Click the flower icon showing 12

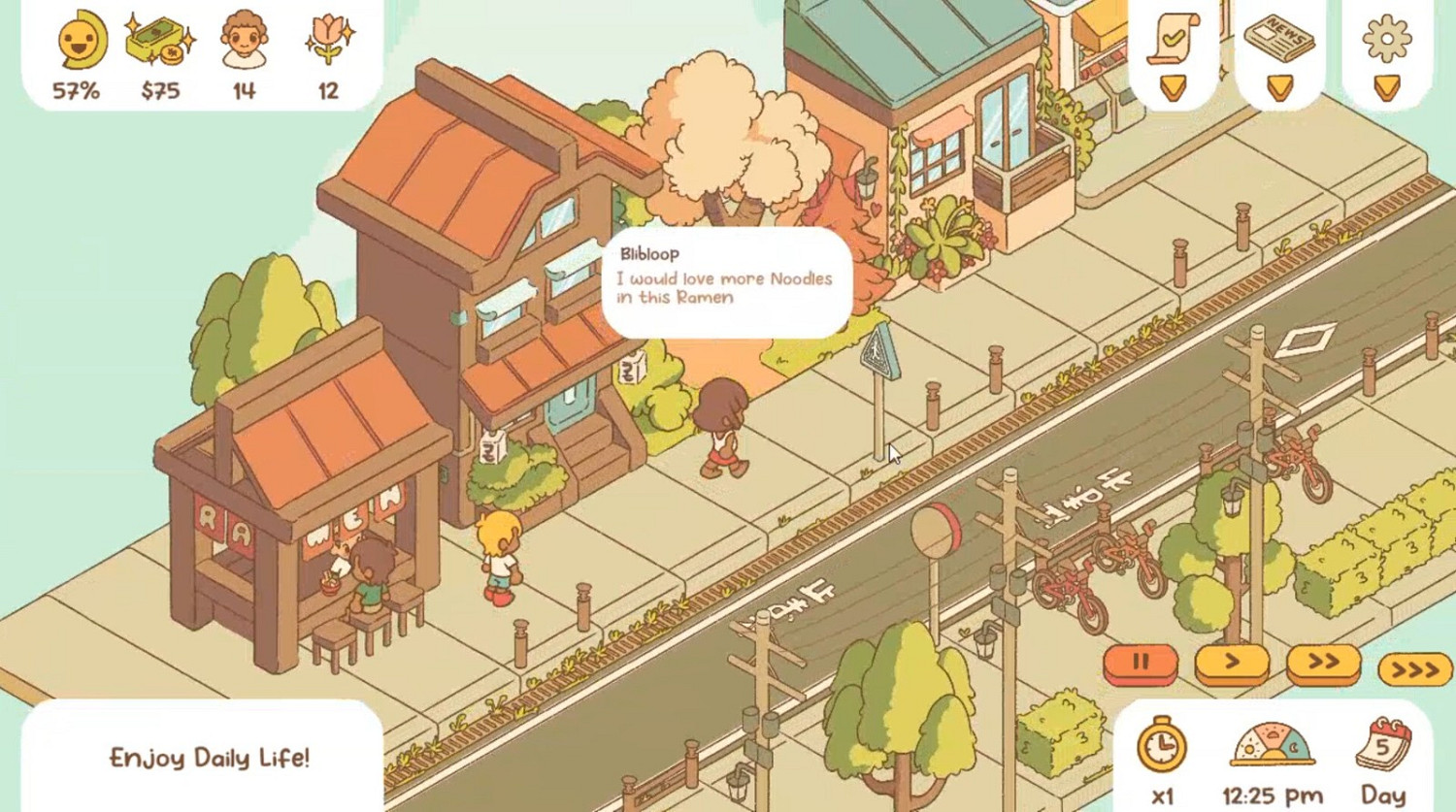[327, 39]
